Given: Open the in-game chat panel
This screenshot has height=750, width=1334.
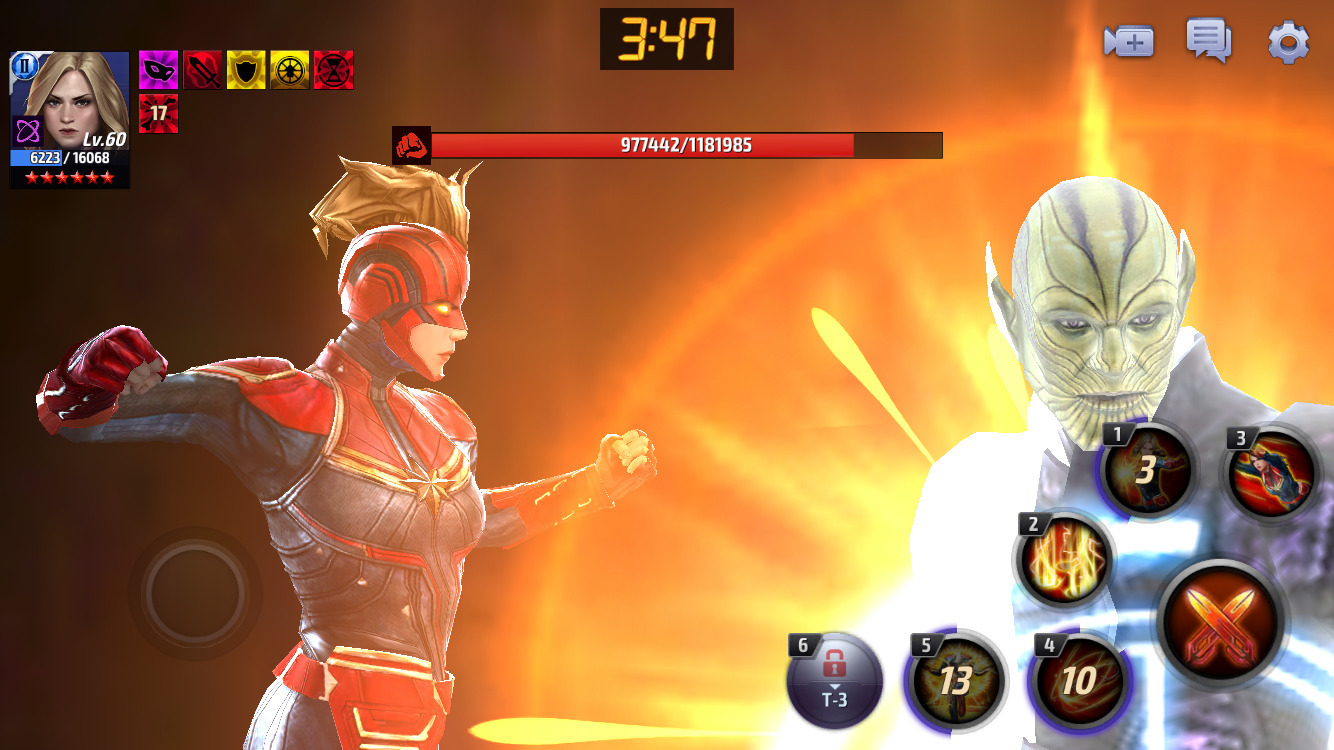Looking at the screenshot, I should [1208, 41].
